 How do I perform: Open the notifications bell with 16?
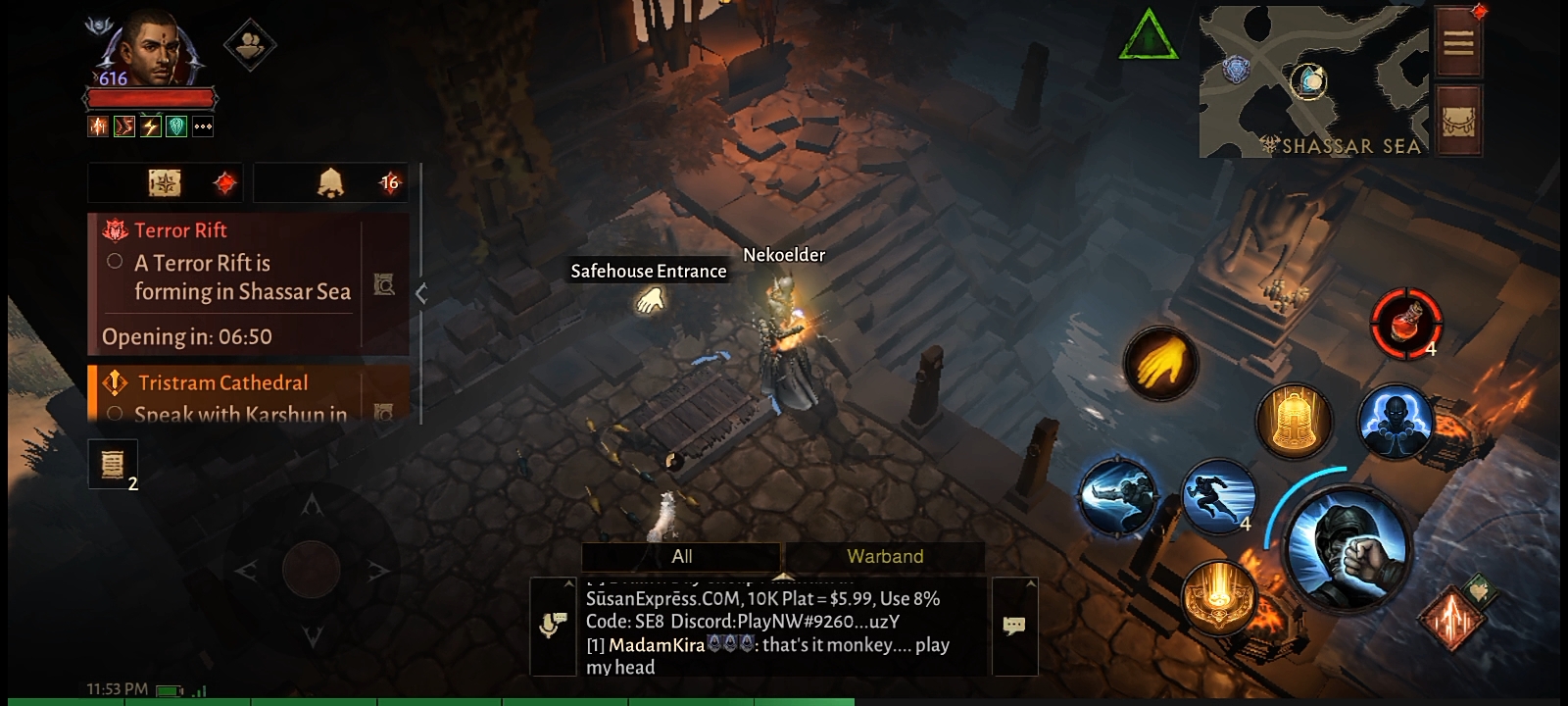pyautogui.click(x=333, y=182)
